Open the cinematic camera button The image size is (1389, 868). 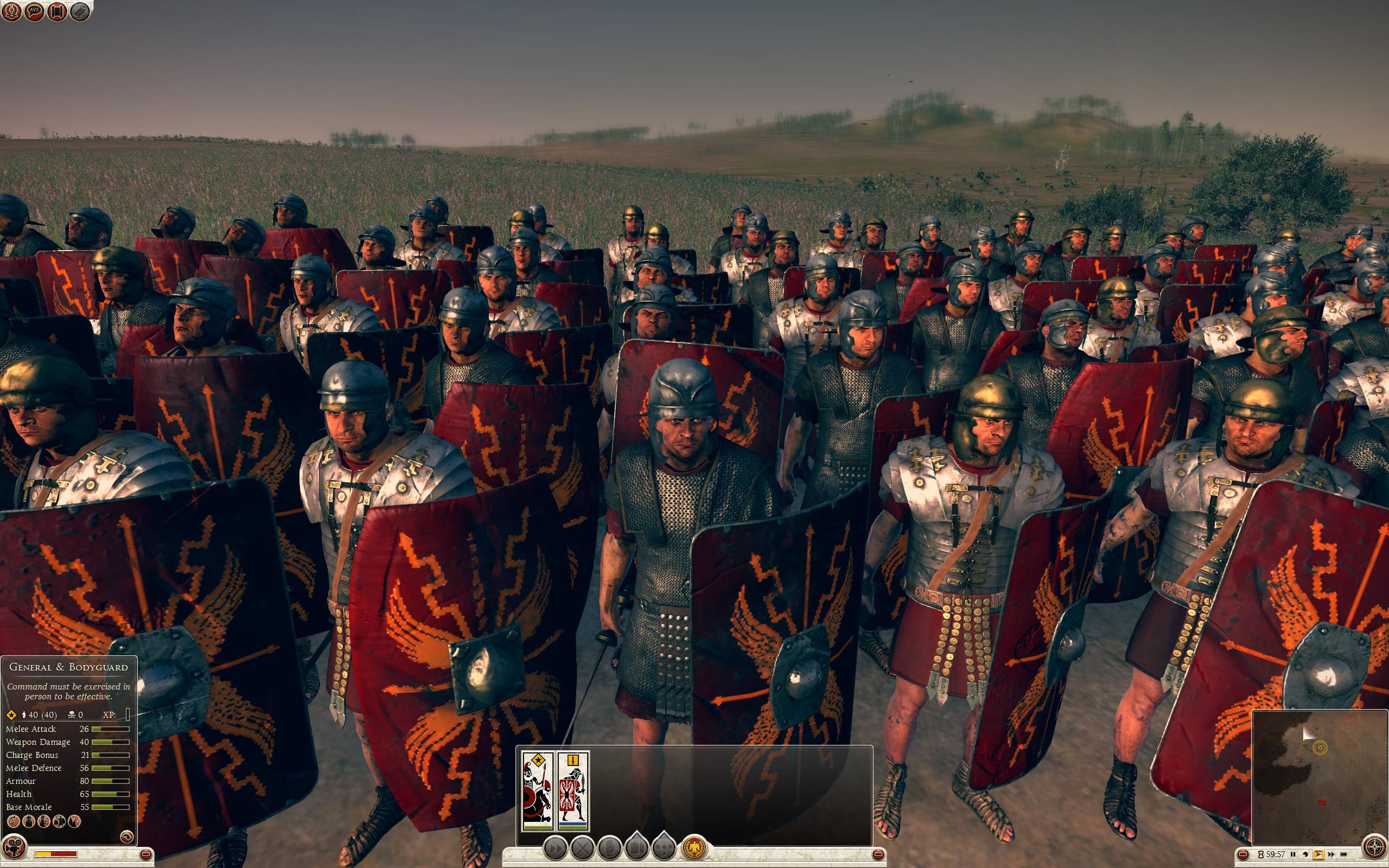[x=12, y=846]
